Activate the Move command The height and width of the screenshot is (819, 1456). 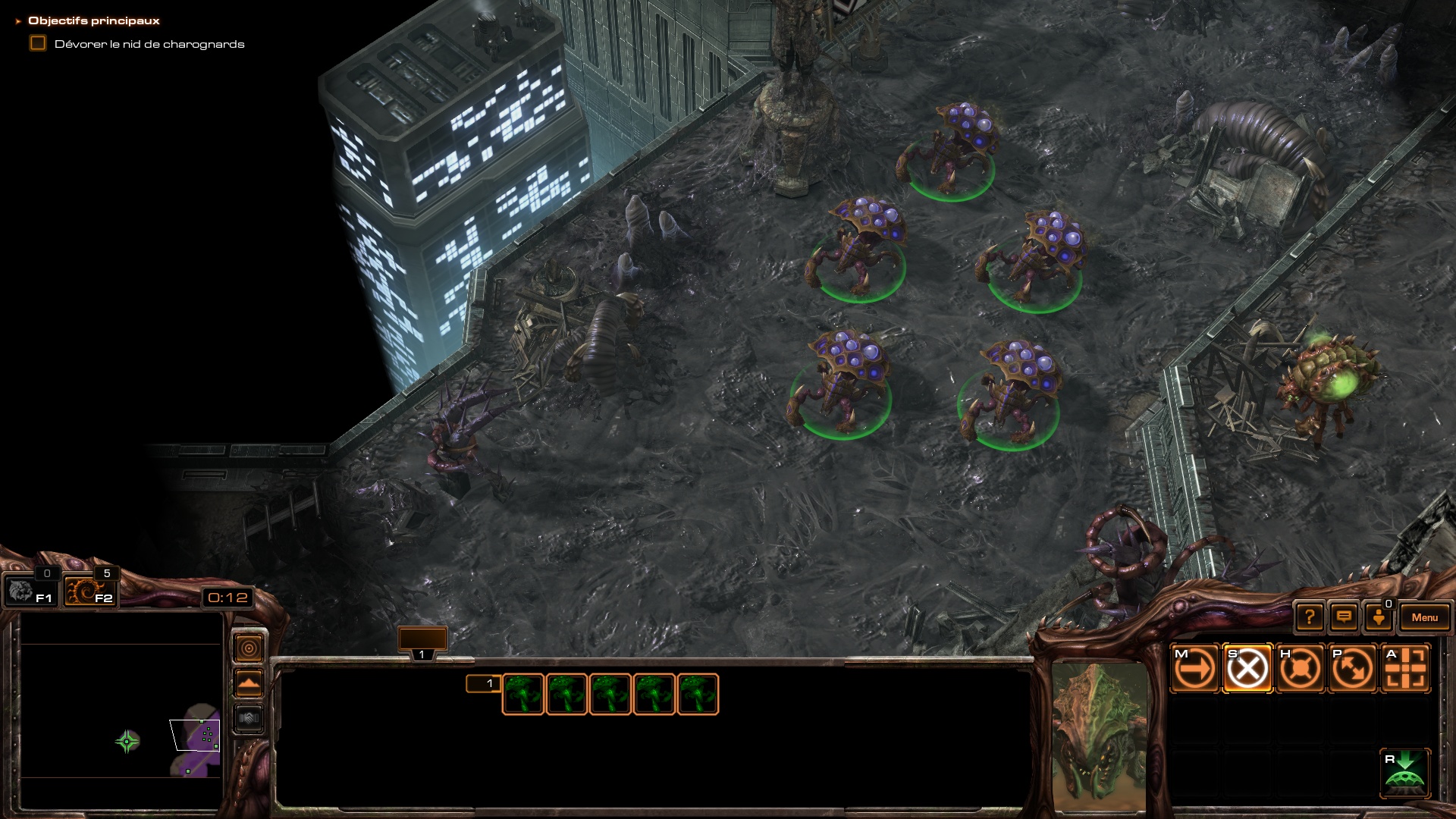(1195, 669)
